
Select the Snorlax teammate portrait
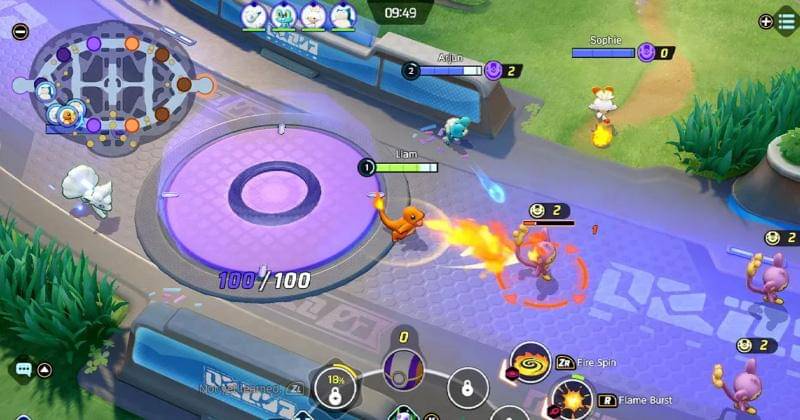point(343,15)
